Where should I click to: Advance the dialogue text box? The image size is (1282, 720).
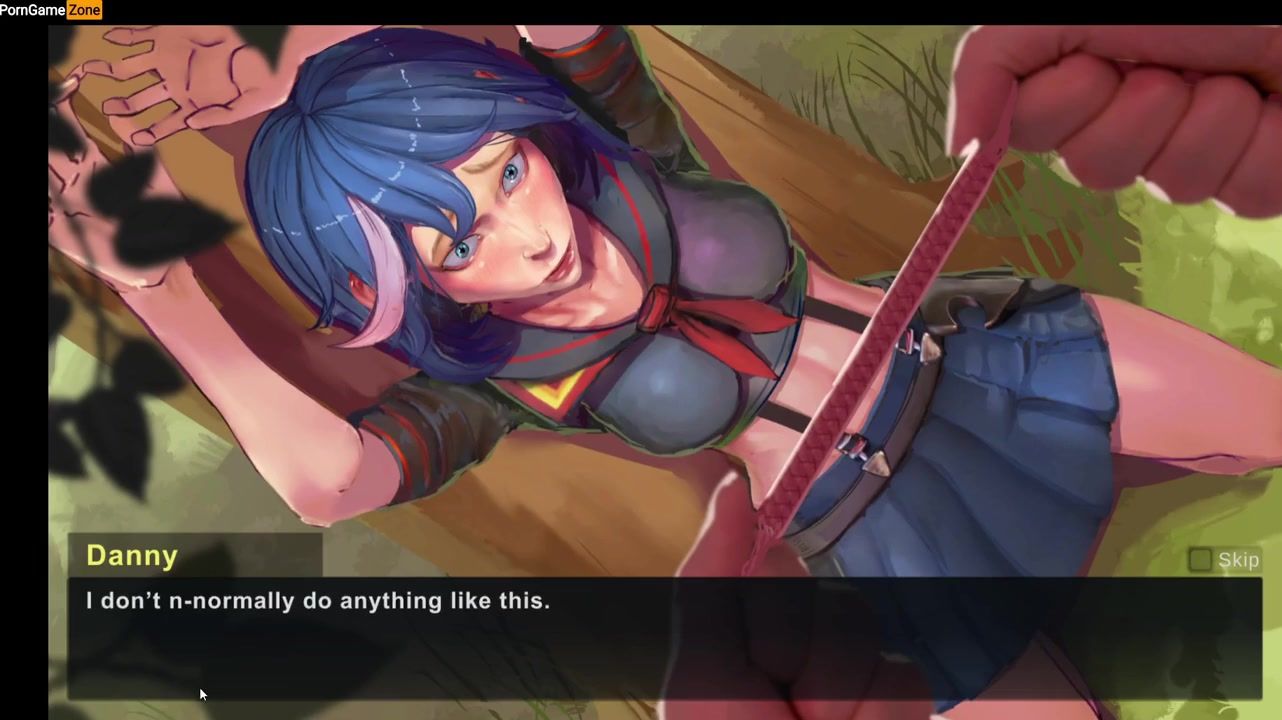664,638
